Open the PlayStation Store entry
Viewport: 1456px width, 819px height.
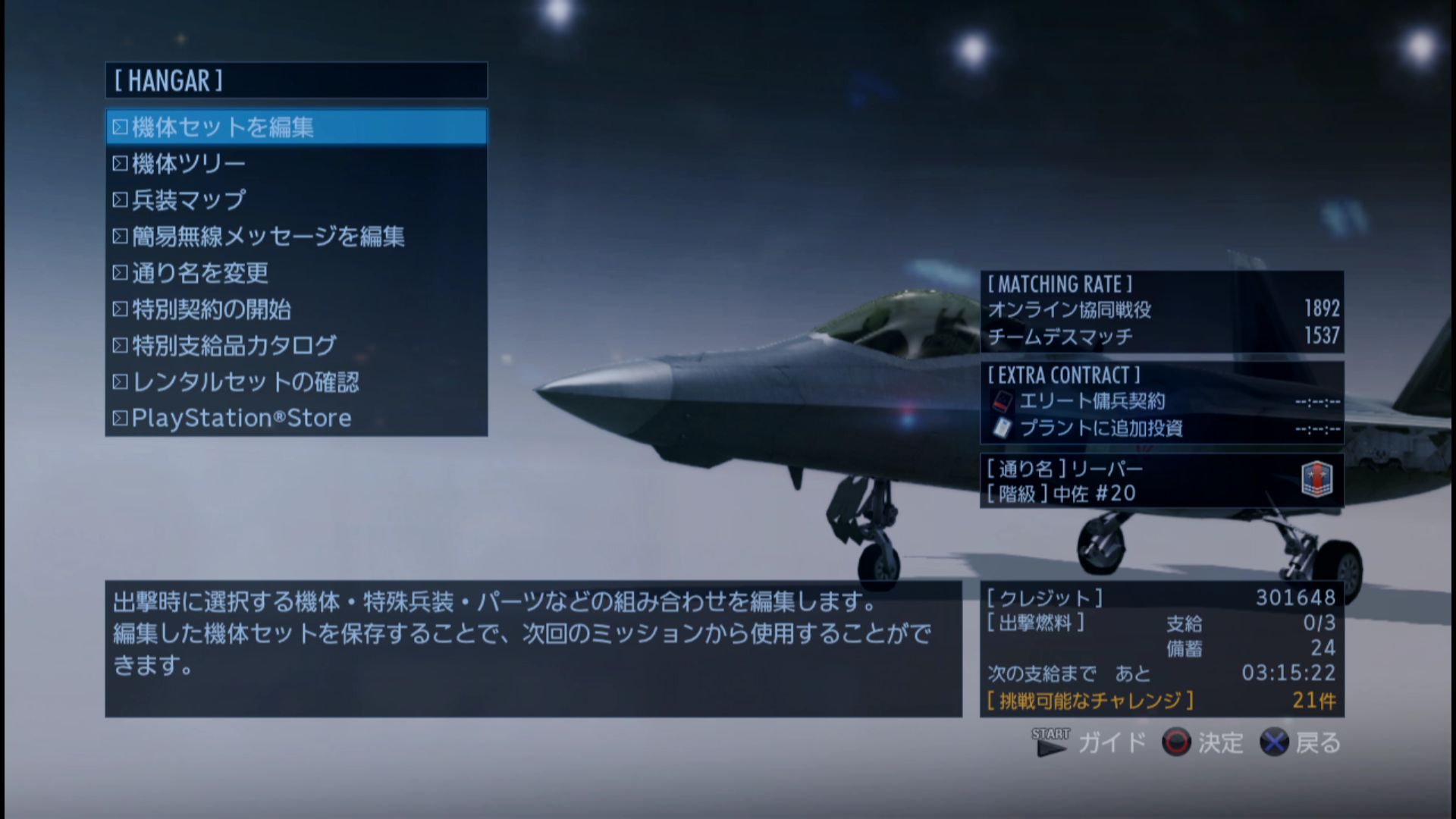tap(296, 418)
